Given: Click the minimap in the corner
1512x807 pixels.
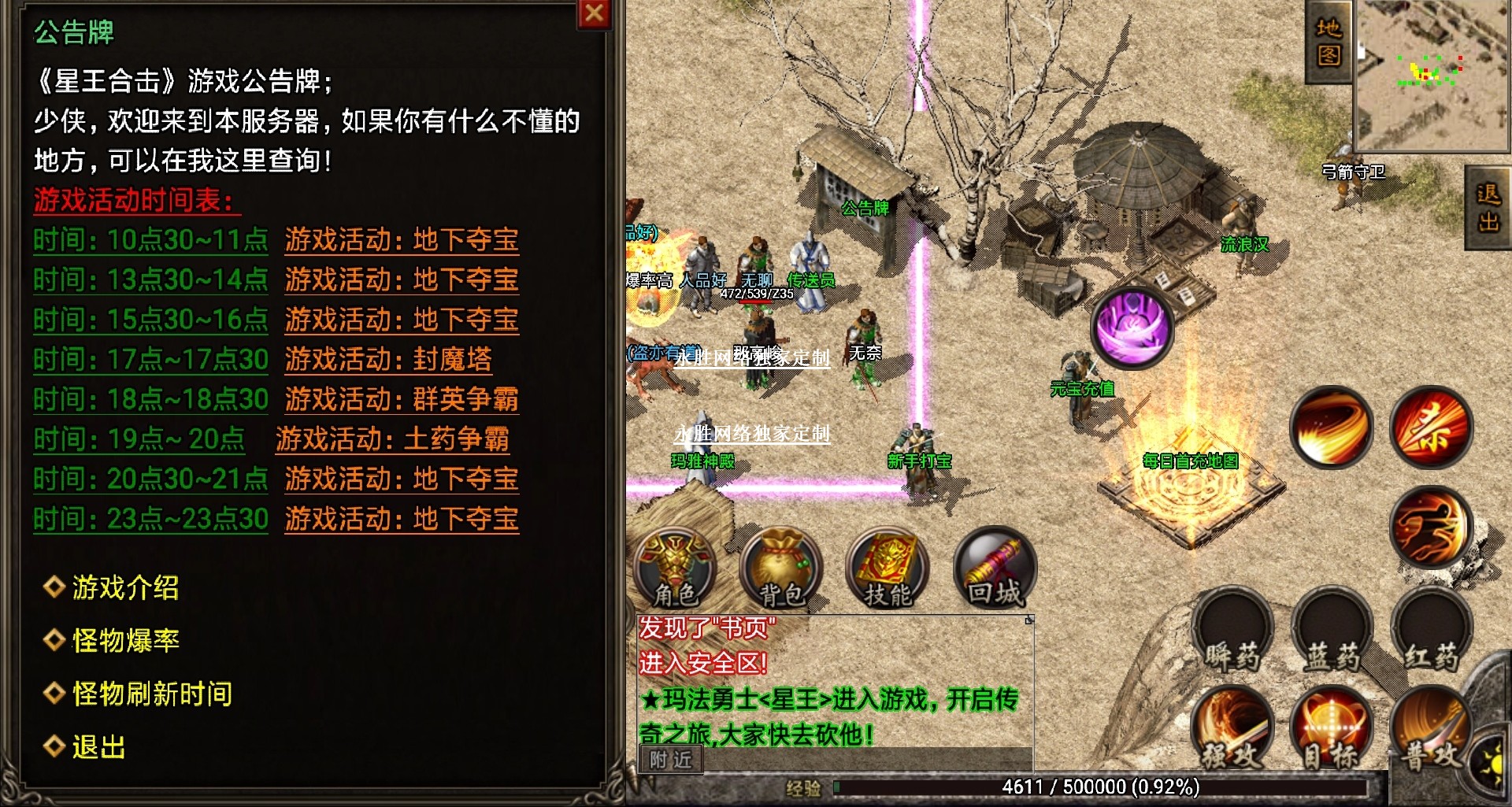Looking at the screenshot, I should pyautogui.click(x=1432, y=75).
